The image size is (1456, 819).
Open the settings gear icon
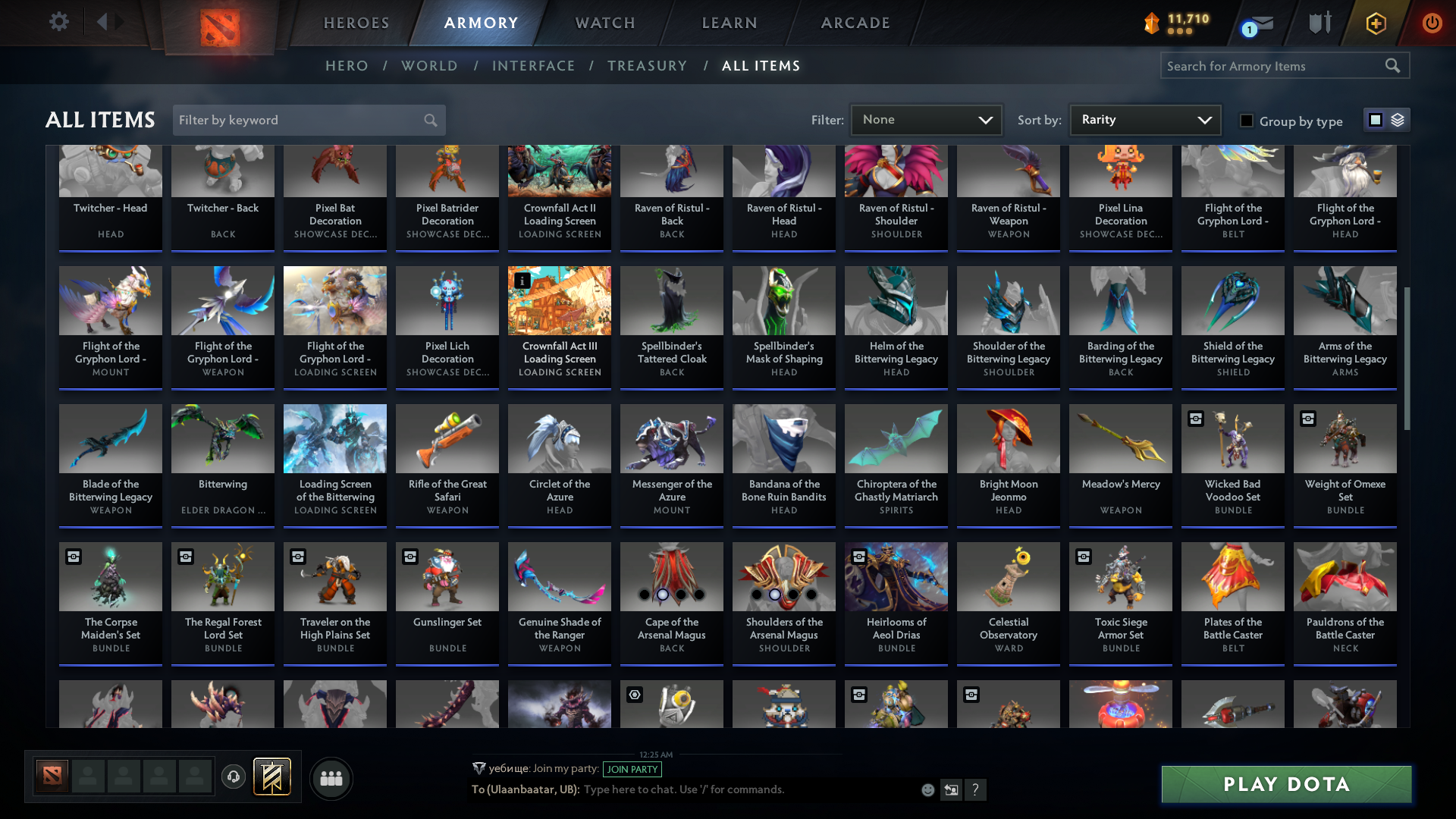(x=59, y=22)
